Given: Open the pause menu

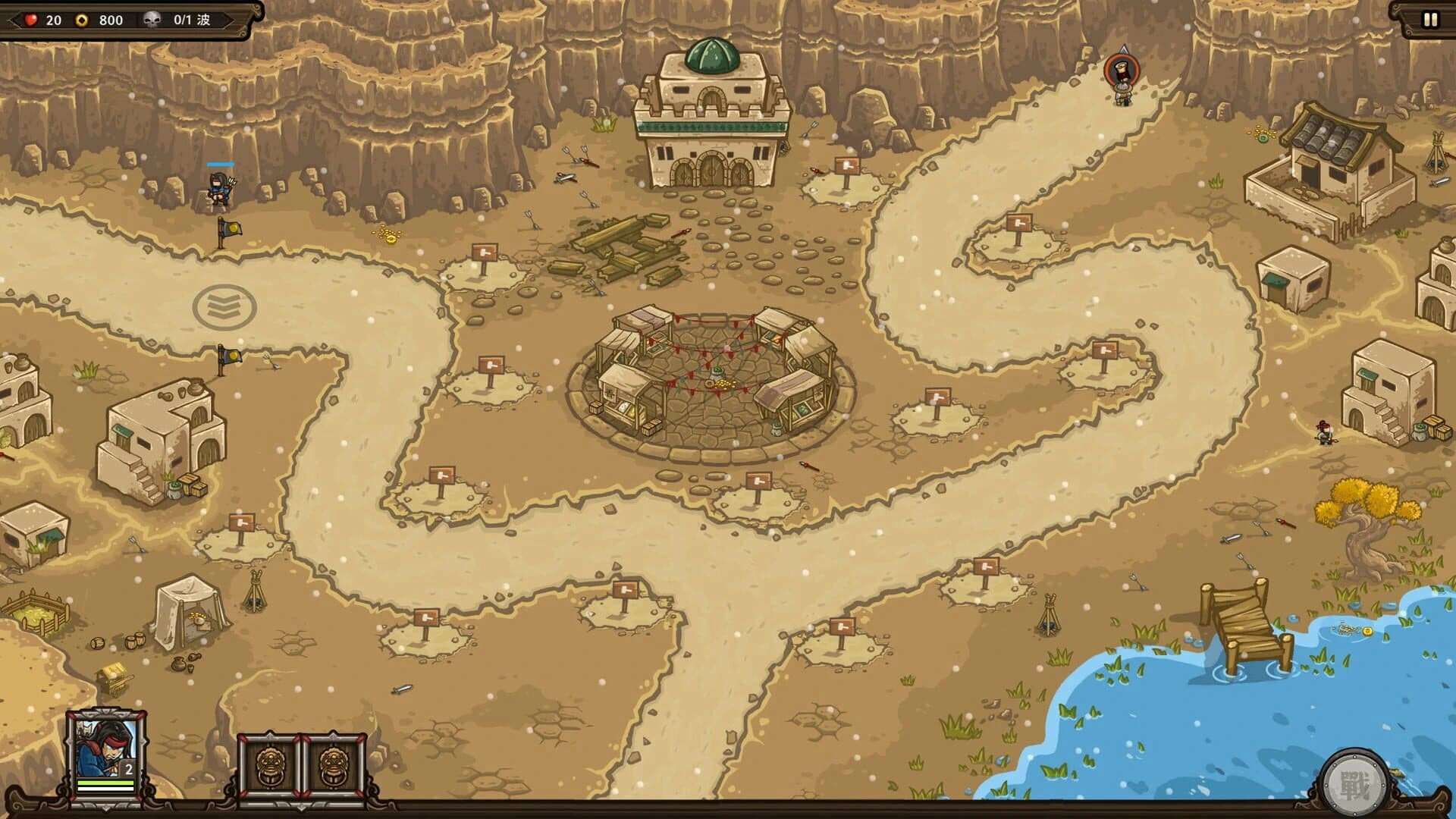Looking at the screenshot, I should (x=1429, y=18).
